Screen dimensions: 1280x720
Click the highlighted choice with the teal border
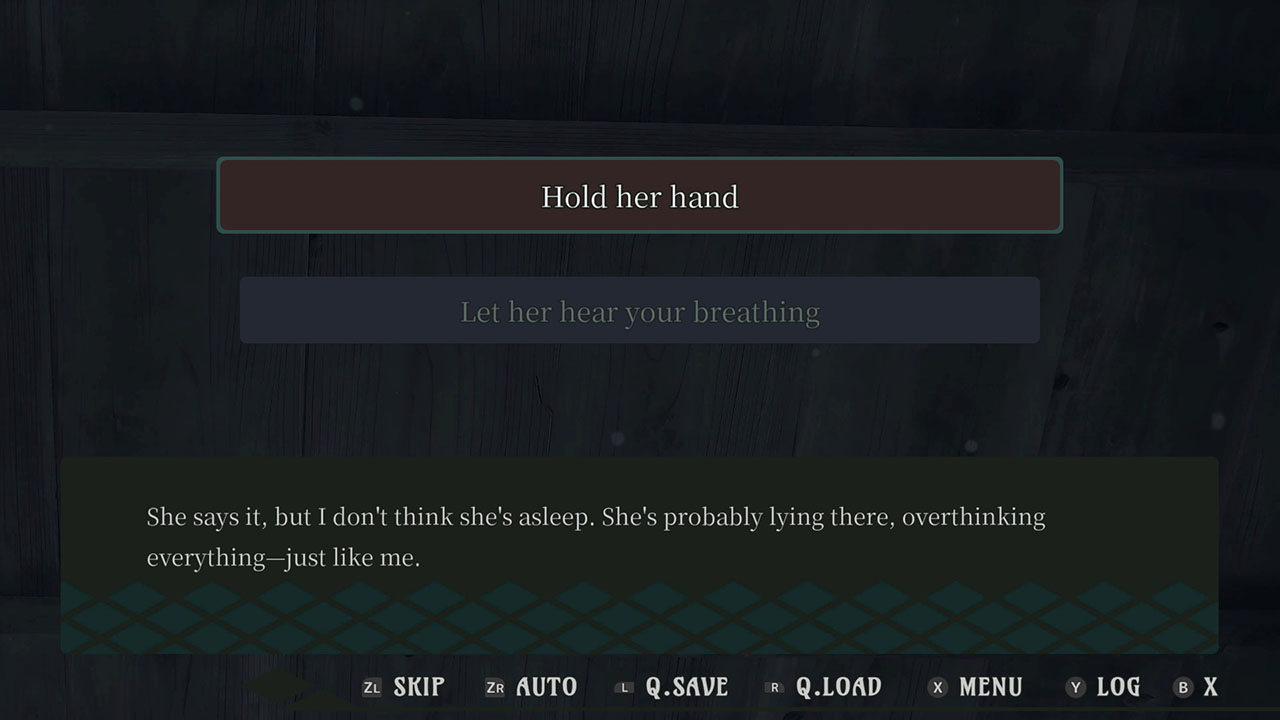640,196
